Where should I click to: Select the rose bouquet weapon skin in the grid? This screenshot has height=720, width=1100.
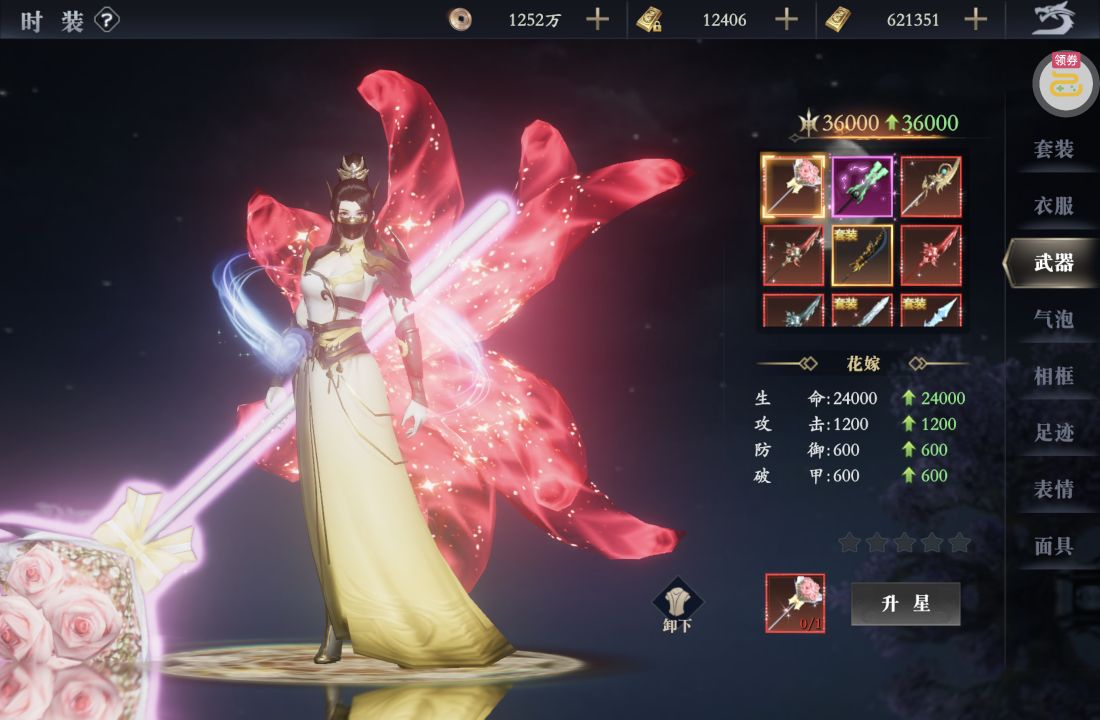click(794, 186)
